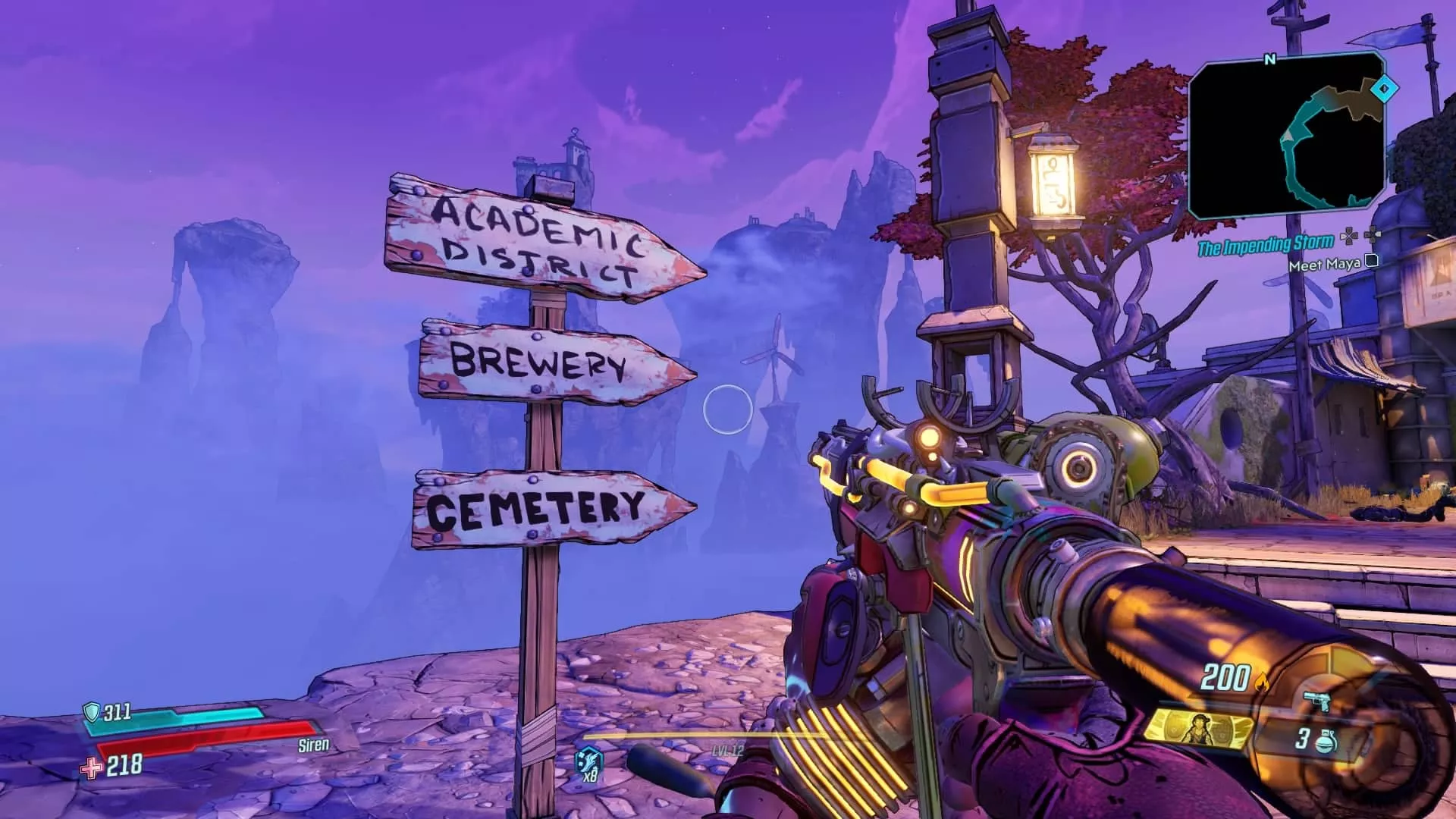The width and height of the screenshot is (1456, 819).
Task: Click the Meet Maya objective text
Action: [1324, 264]
